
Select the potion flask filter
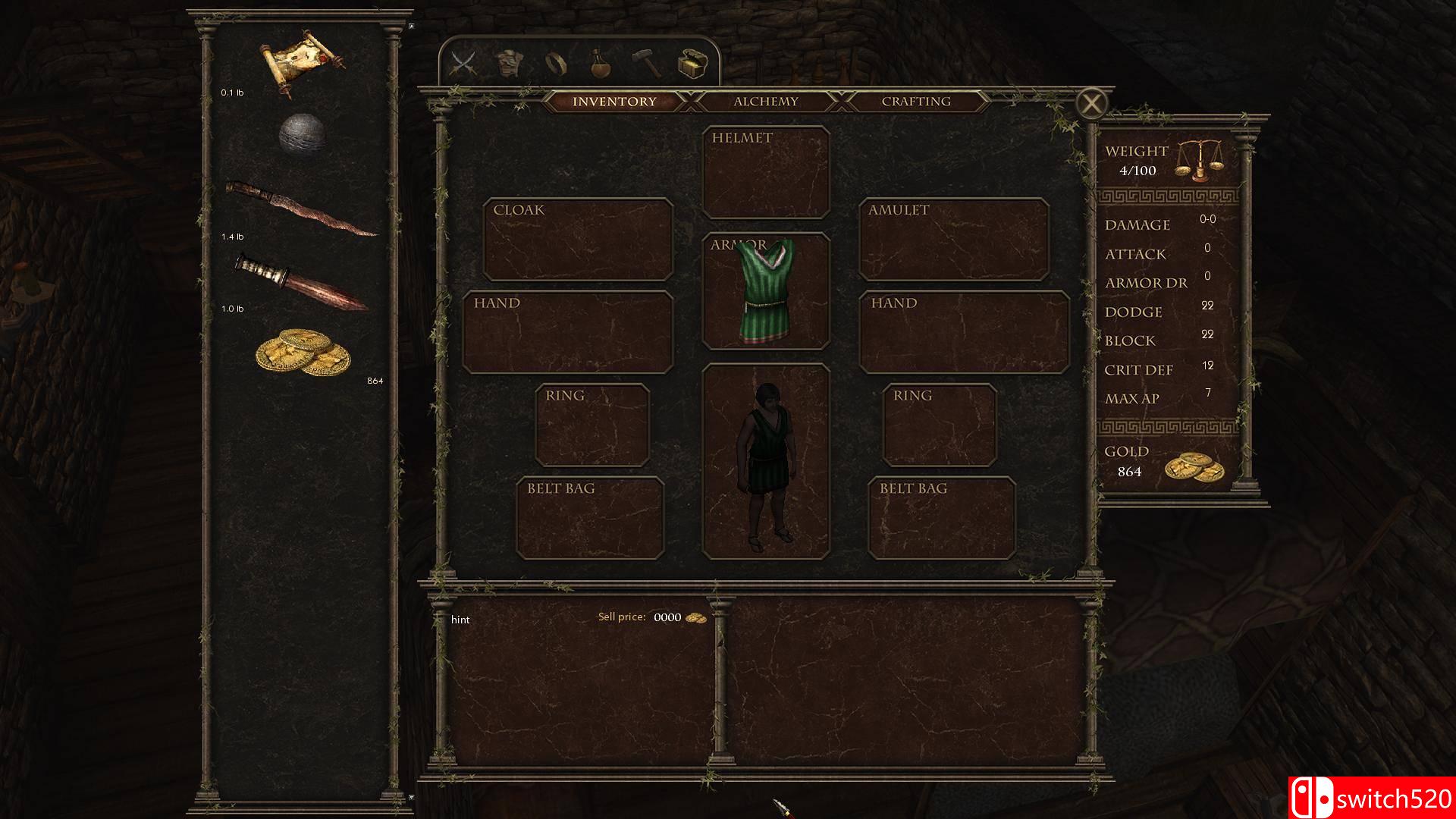601,64
